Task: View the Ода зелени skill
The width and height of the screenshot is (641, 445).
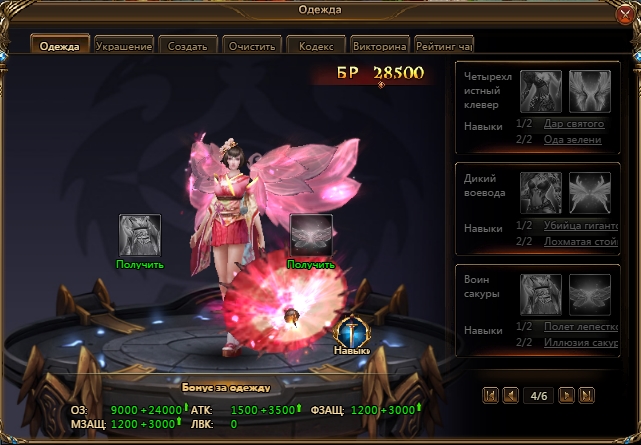Action: (x=574, y=139)
